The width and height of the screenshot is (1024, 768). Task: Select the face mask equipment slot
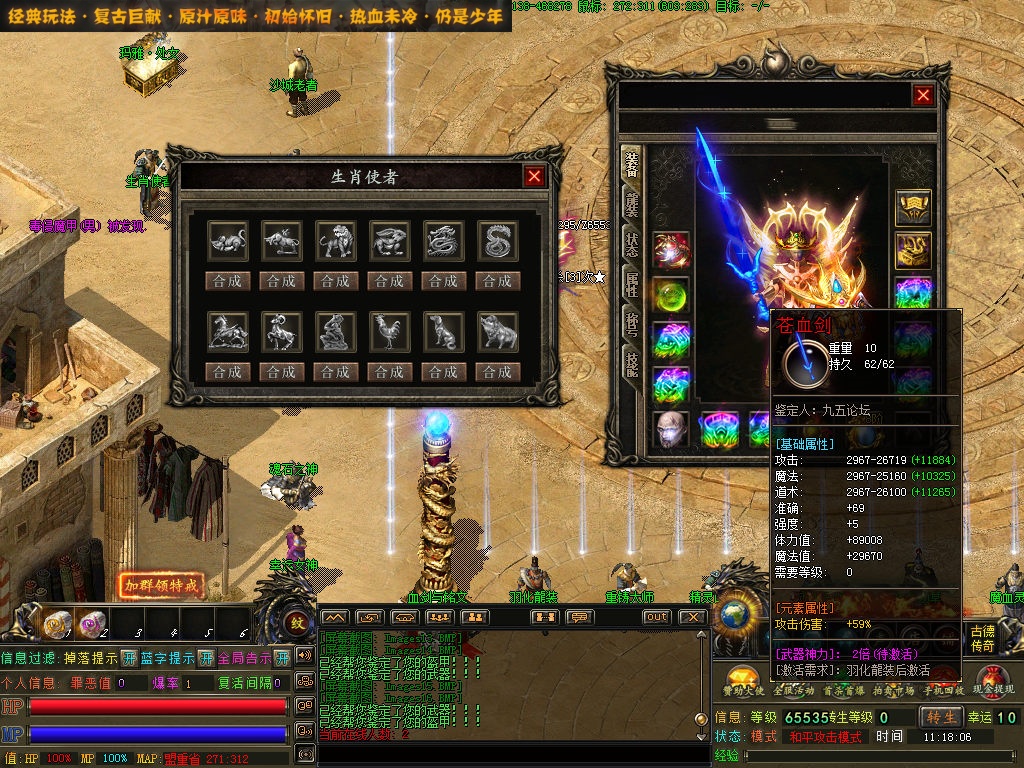(x=671, y=429)
